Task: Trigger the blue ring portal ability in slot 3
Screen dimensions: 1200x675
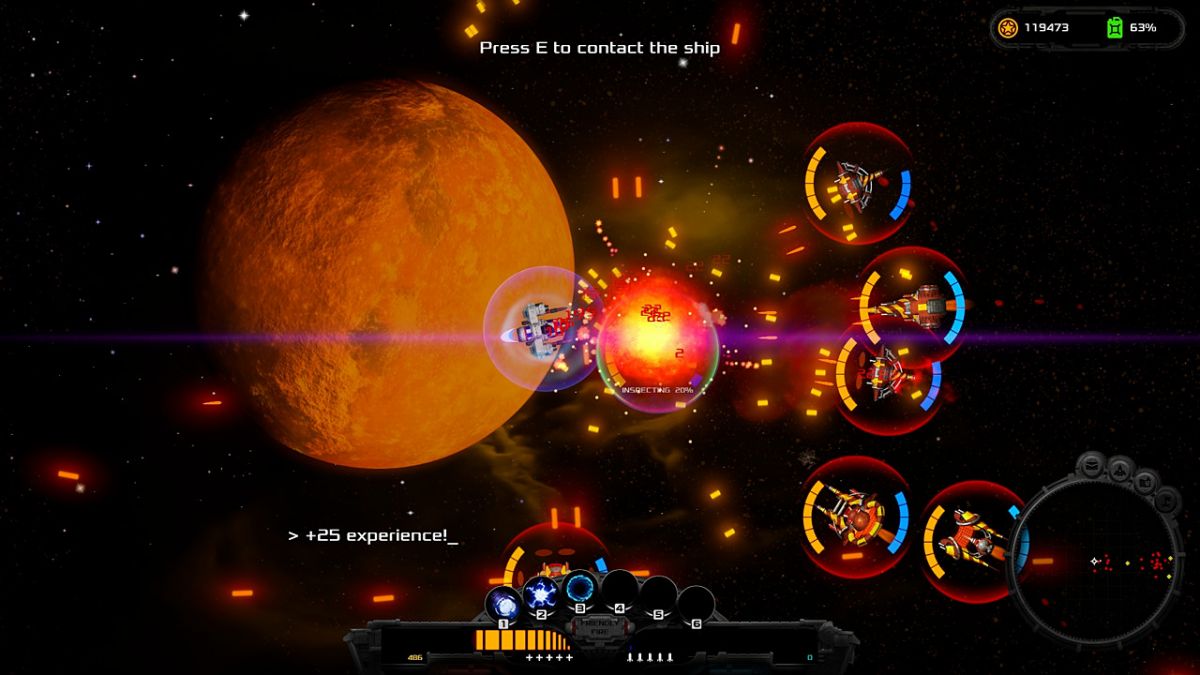Action: [x=579, y=587]
